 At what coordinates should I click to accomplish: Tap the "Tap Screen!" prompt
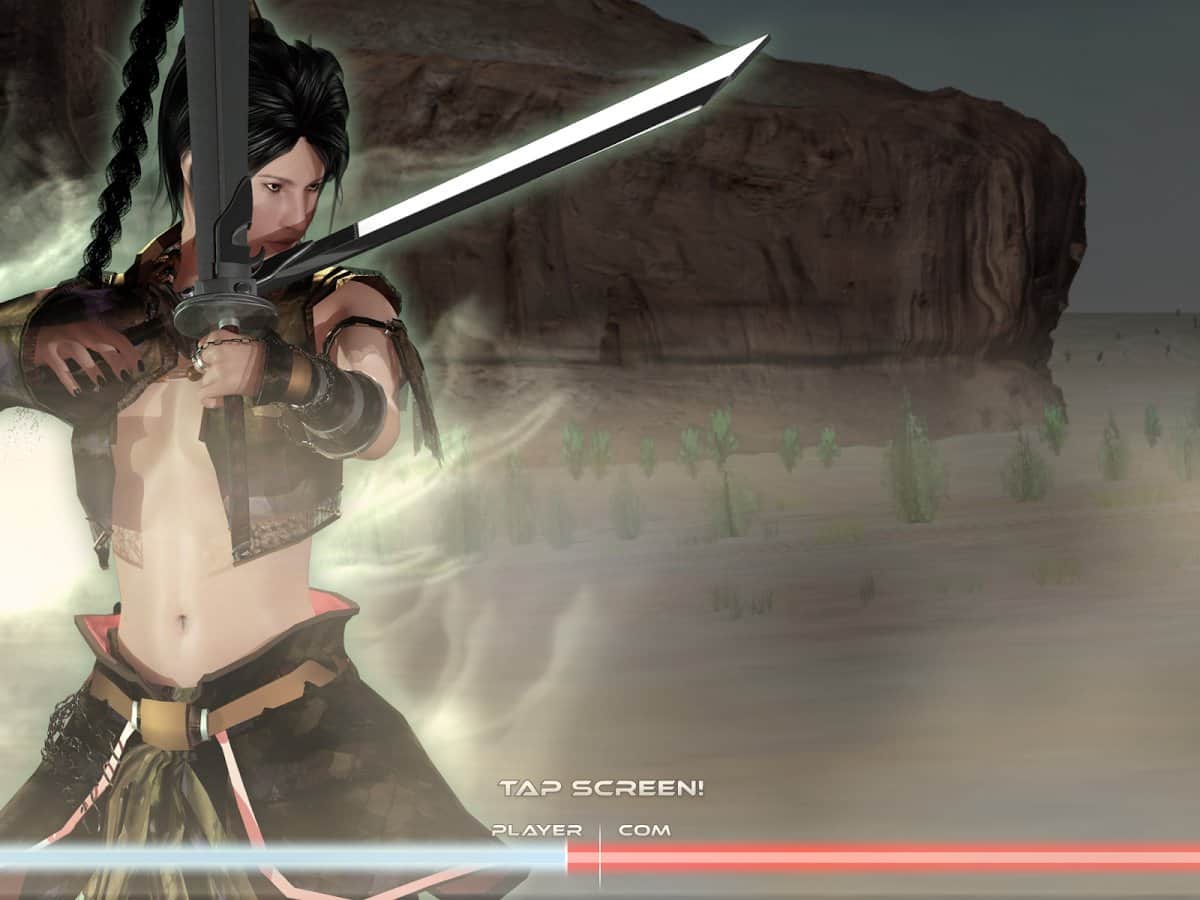pos(601,788)
